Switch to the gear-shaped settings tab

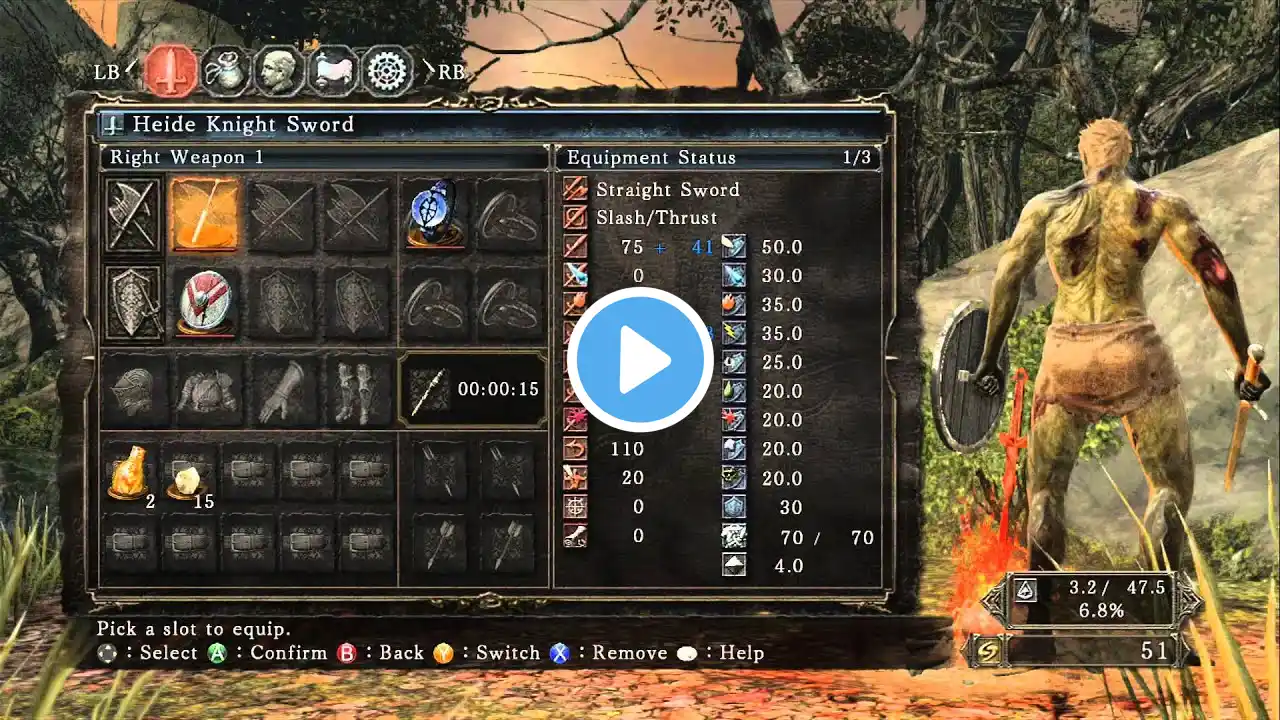point(387,71)
